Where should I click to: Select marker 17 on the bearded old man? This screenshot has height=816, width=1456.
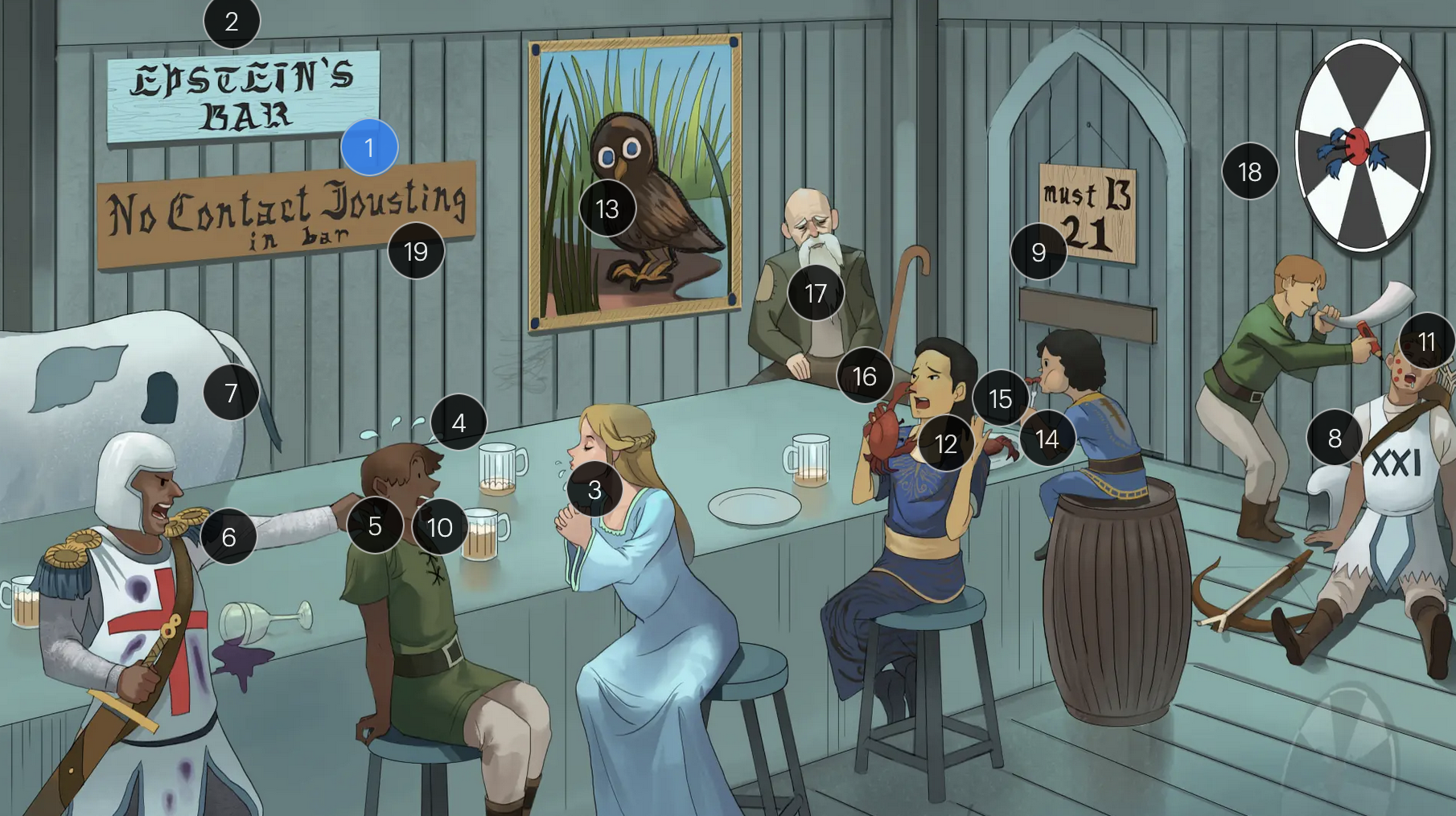tap(816, 294)
